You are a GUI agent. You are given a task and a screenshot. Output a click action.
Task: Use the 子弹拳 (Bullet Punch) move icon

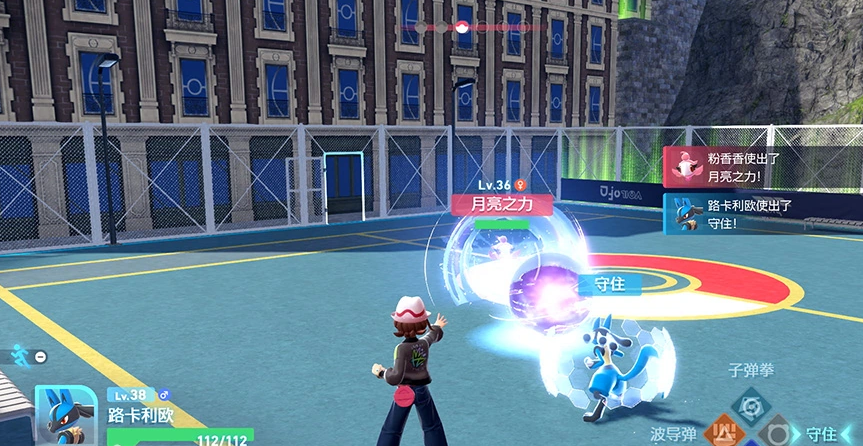pyautogui.click(x=749, y=405)
